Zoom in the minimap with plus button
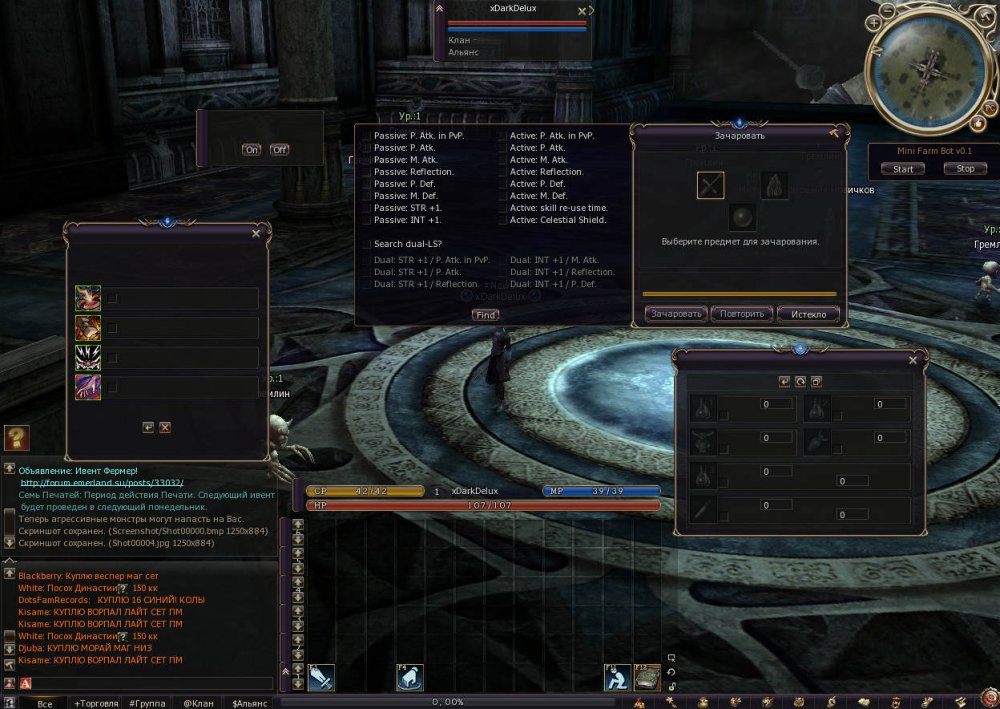Viewport: 1000px width, 709px height. pyautogui.click(x=875, y=21)
